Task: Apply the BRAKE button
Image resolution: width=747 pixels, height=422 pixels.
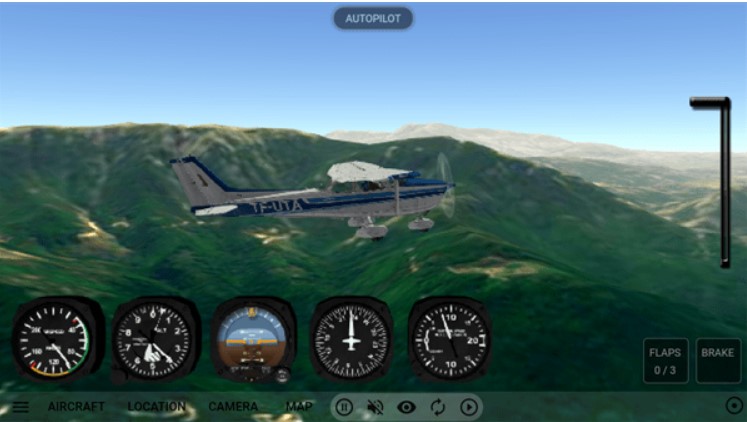Action: pyautogui.click(x=717, y=361)
